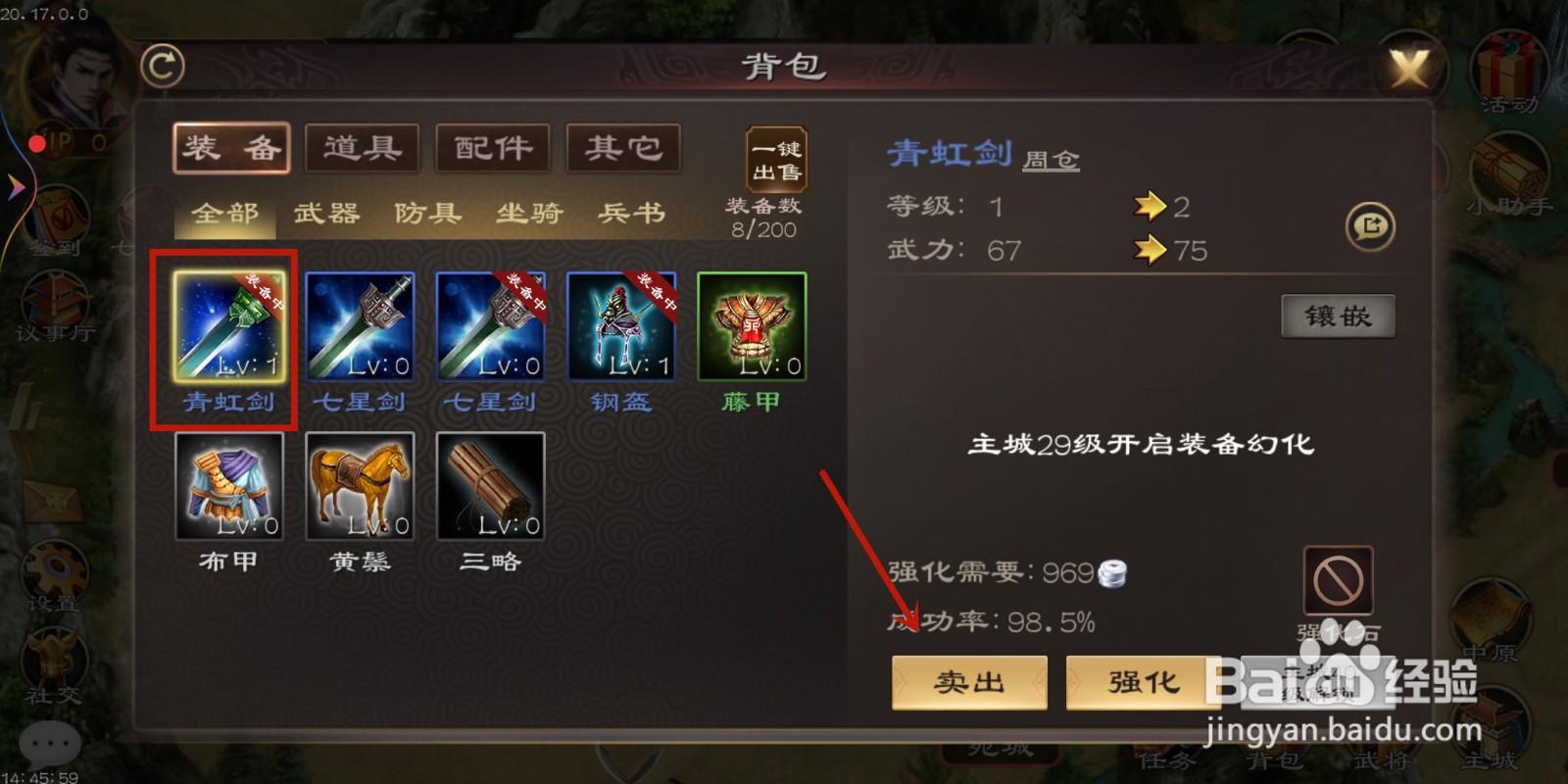The width and height of the screenshot is (1568, 784).
Task: Click the equipment swap circular arrow icon
Action: click(x=1370, y=225)
